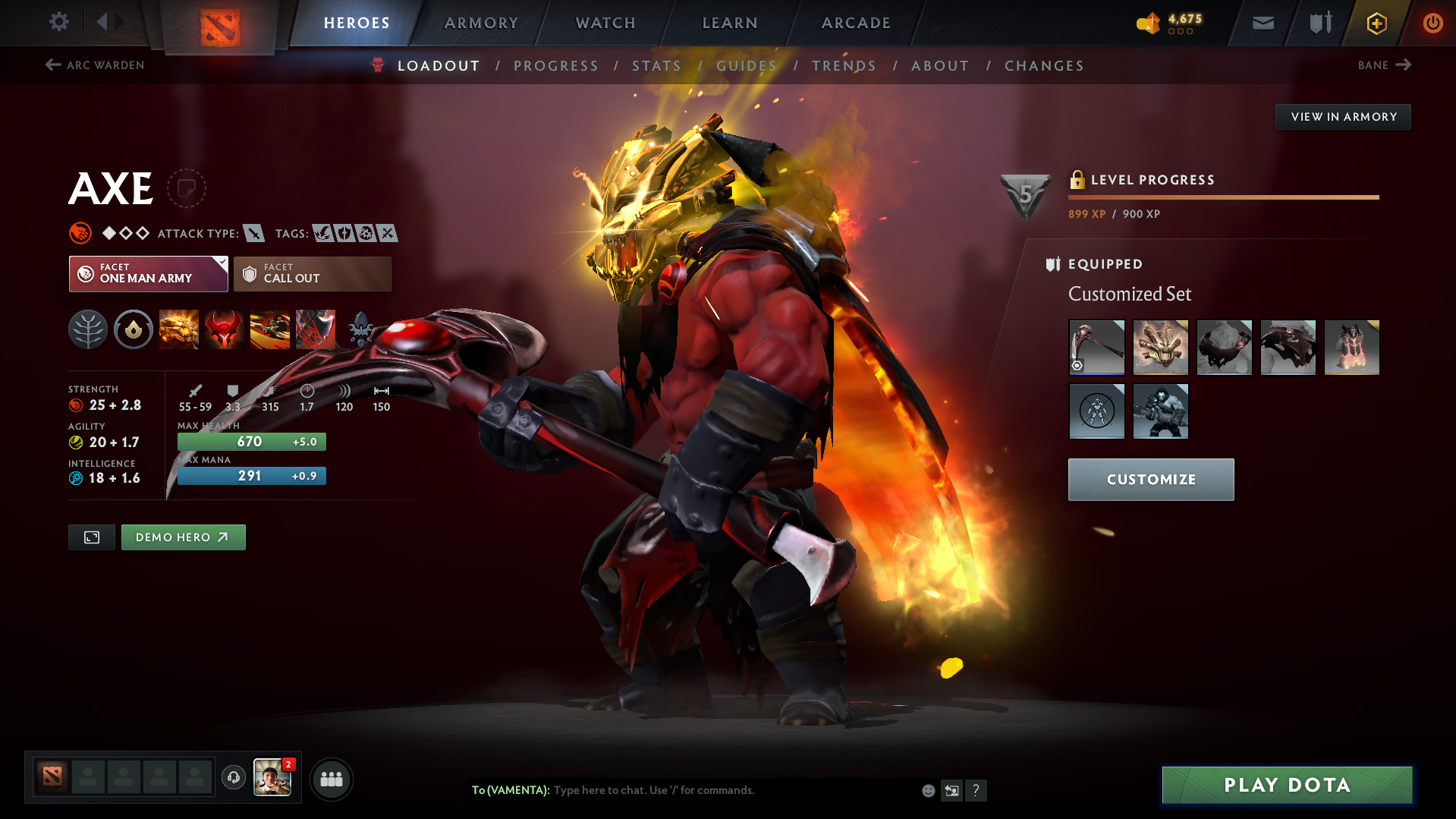1456x819 pixels.
Task: Click the Counter Helix ability icon
Action: (270, 329)
